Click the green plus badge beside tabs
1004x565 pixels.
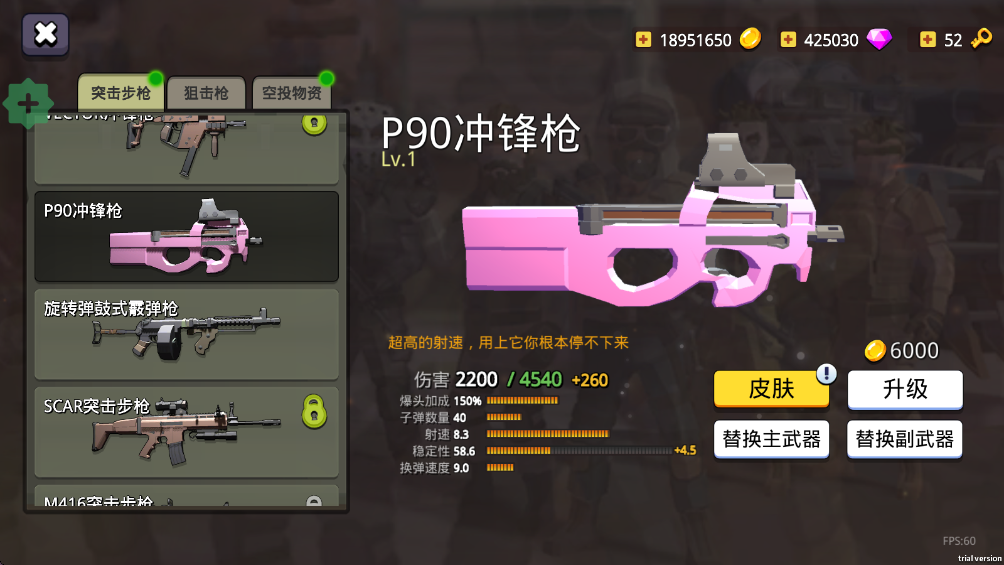[29, 103]
